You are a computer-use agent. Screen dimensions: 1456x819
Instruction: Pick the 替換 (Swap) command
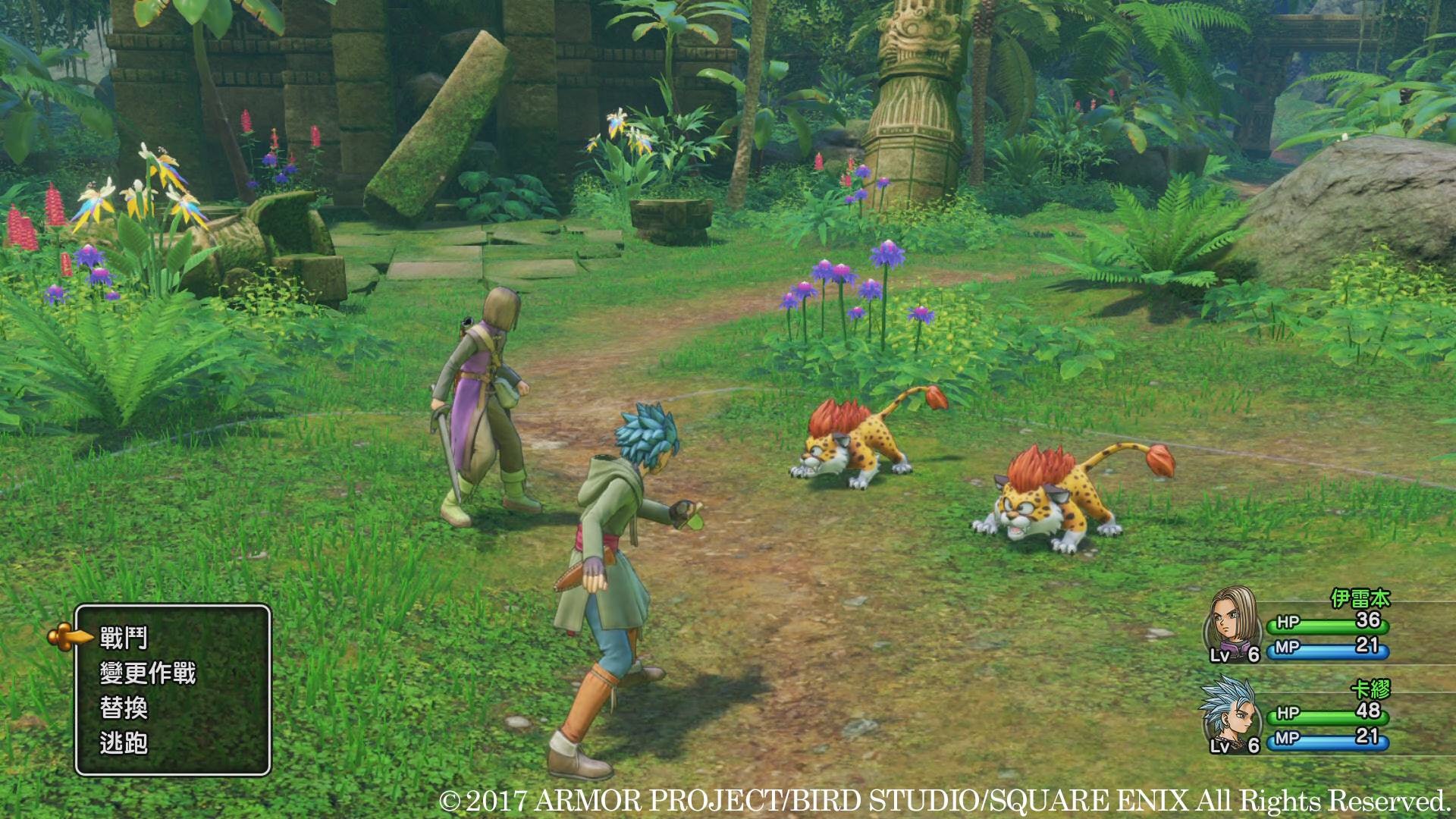click(124, 708)
